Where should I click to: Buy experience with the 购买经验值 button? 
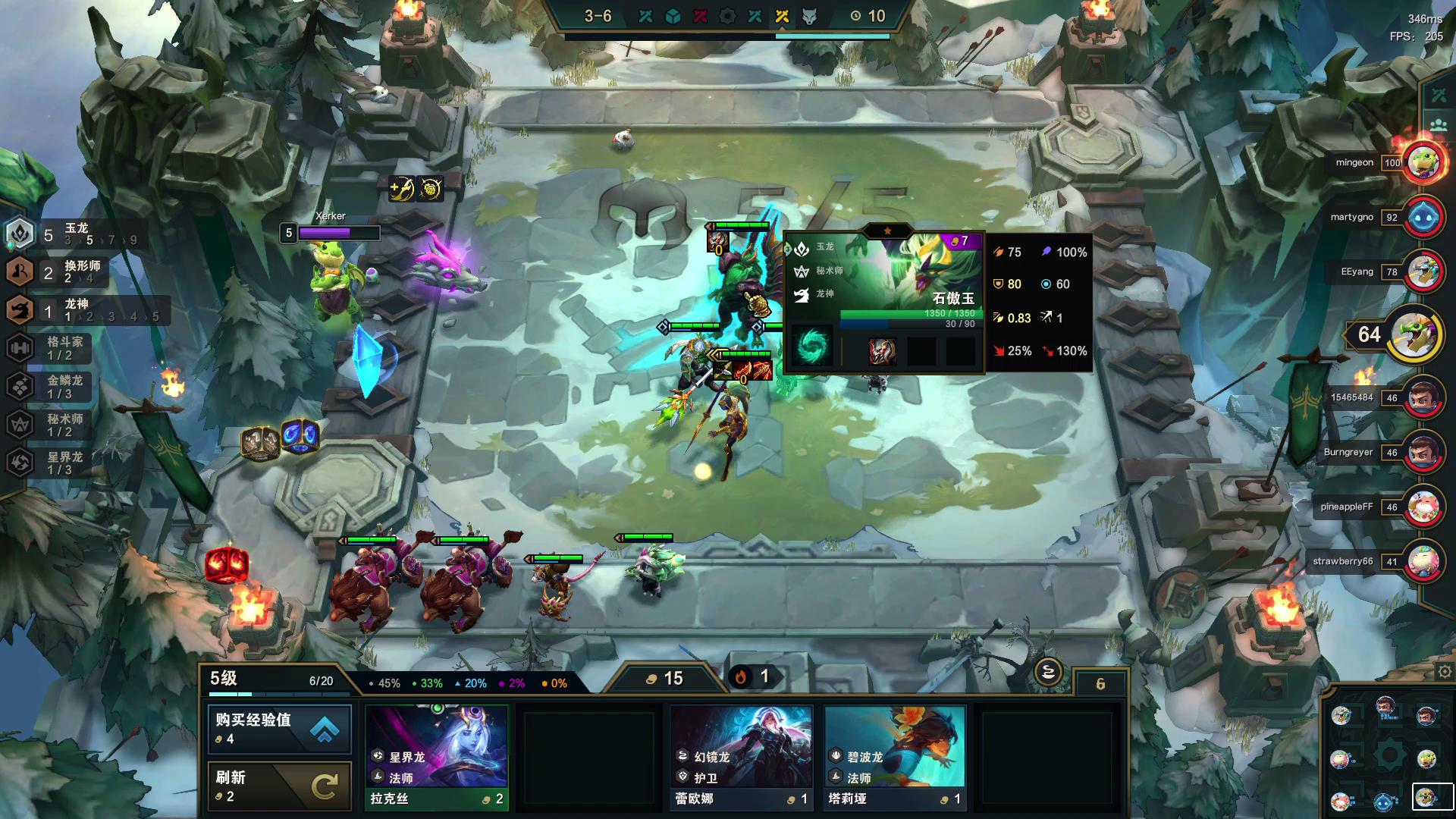click(x=279, y=728)
